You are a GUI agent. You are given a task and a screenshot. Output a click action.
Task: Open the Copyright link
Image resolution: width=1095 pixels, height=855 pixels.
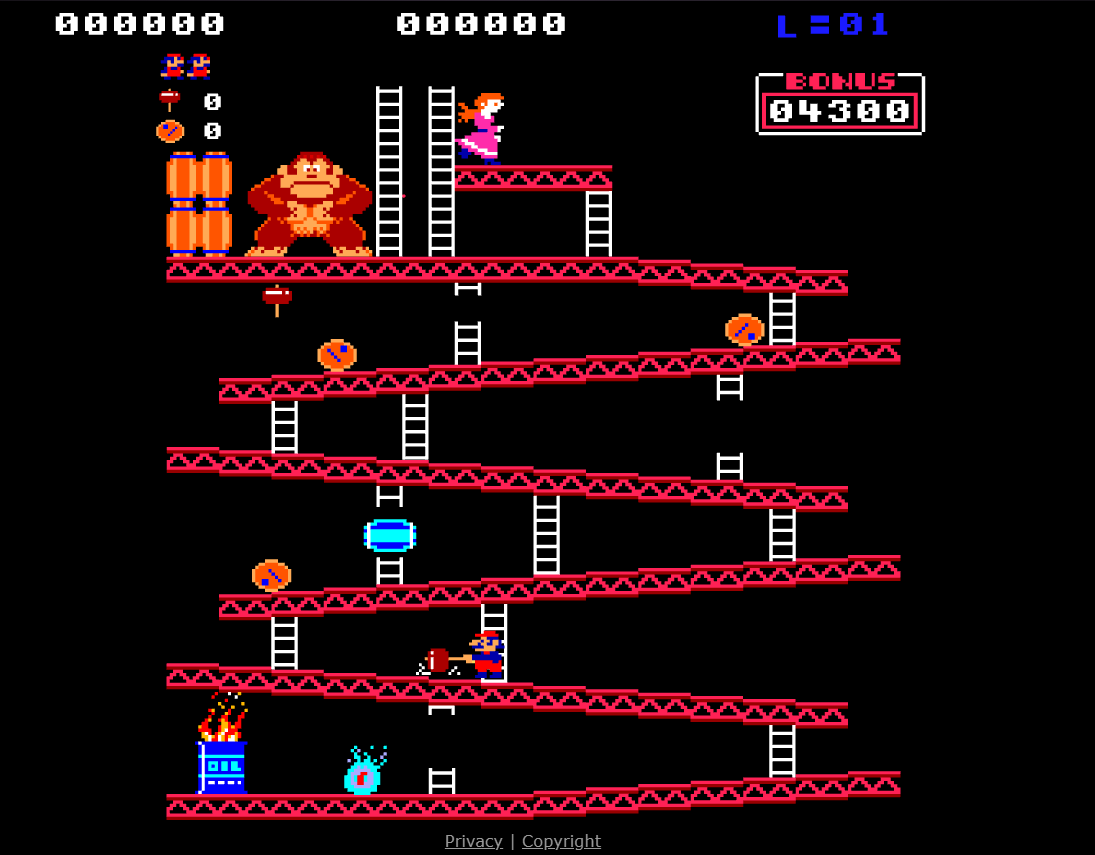tap(561, 841)
